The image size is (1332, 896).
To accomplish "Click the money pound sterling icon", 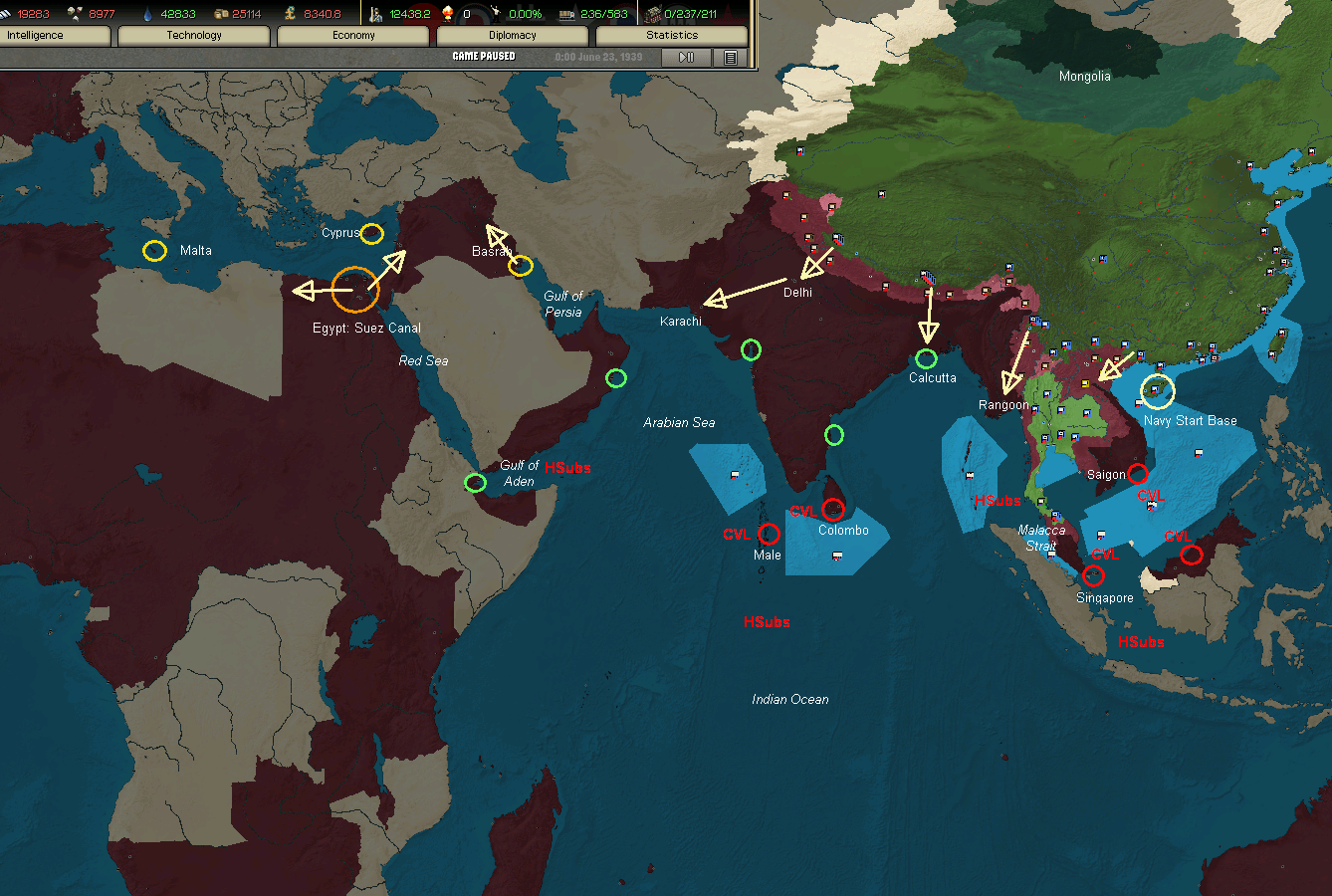I will pos(291,13).
